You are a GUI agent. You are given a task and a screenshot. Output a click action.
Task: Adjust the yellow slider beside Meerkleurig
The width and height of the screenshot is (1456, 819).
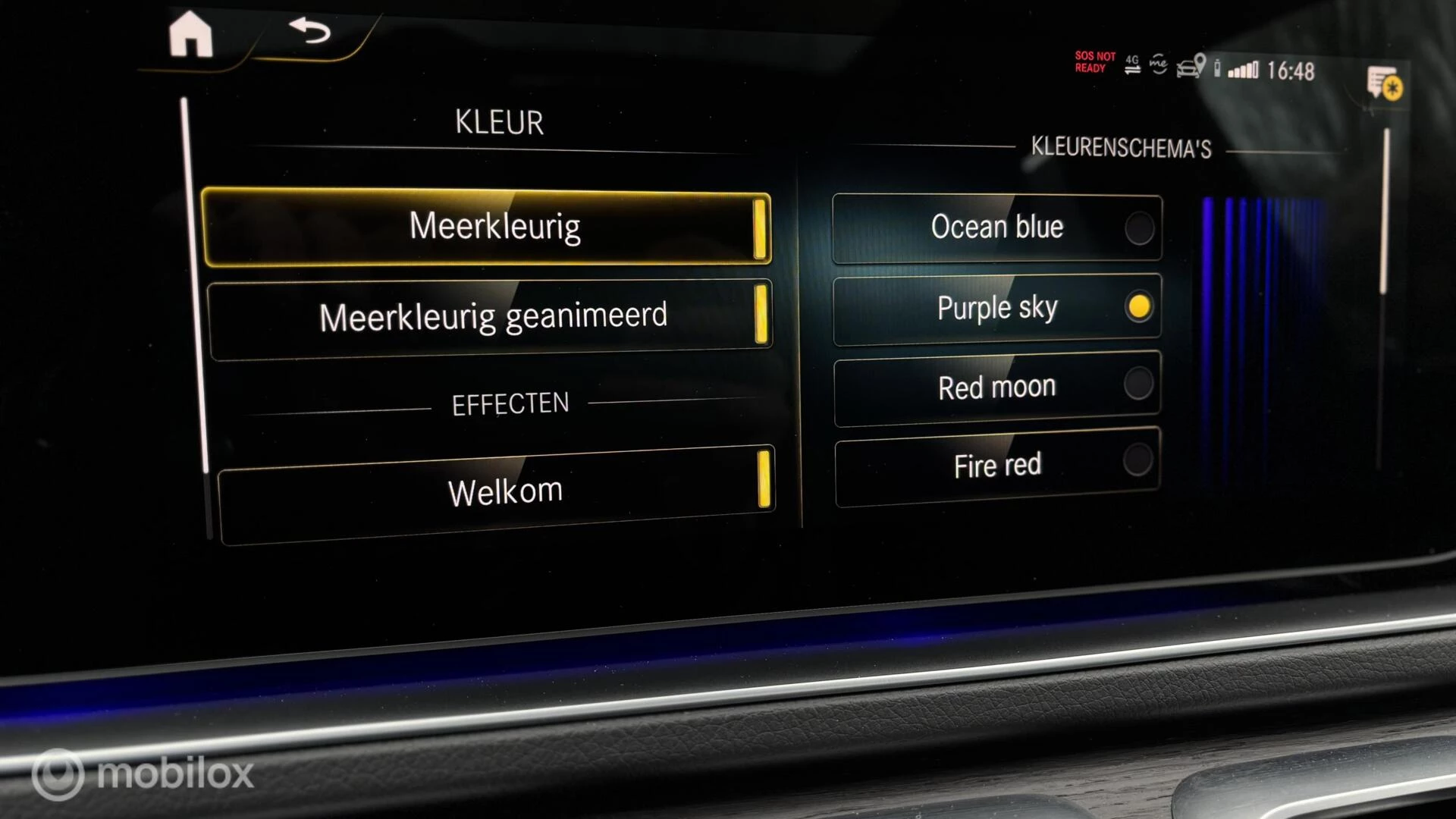[762, 227]
